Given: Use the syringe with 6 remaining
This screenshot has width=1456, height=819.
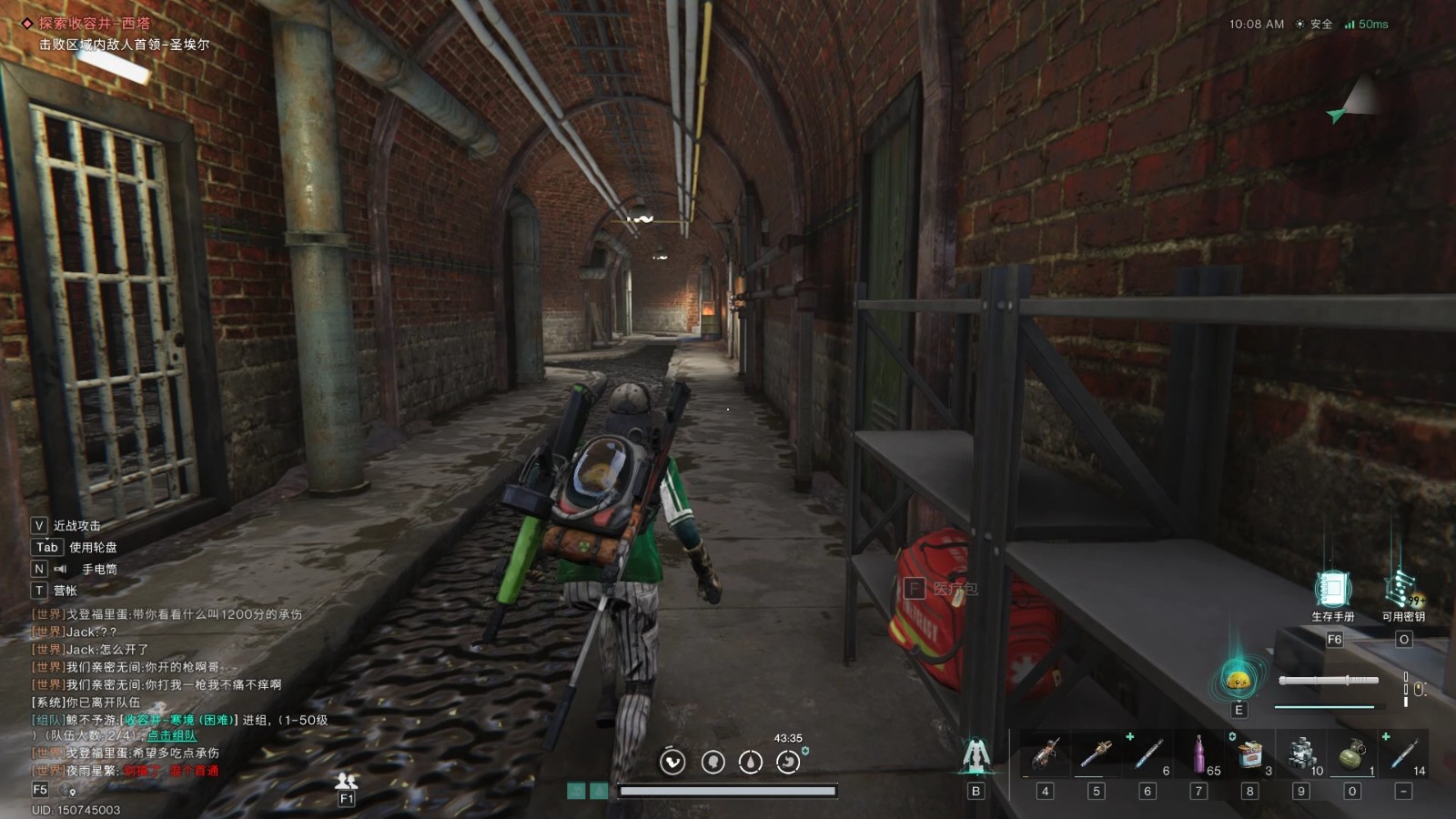Looking at the screenshot, I should click(x=1148, y=754).
